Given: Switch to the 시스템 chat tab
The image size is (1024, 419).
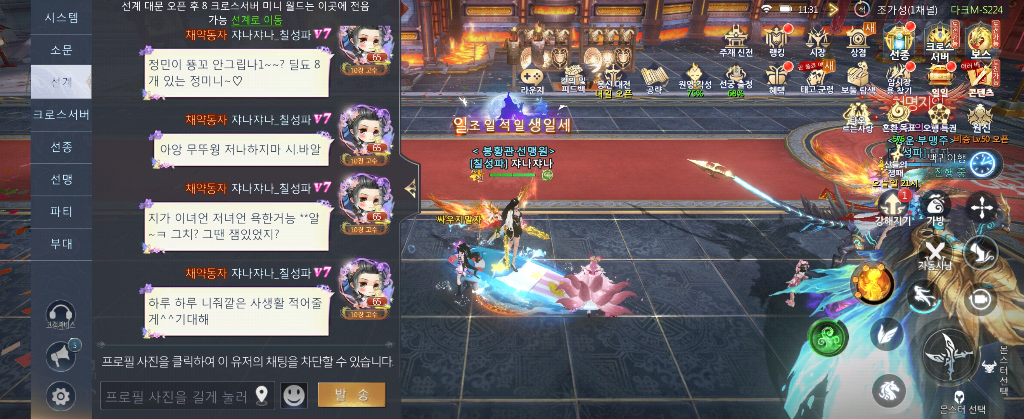Looking at the screenshot, I should [x=62, y=18].
